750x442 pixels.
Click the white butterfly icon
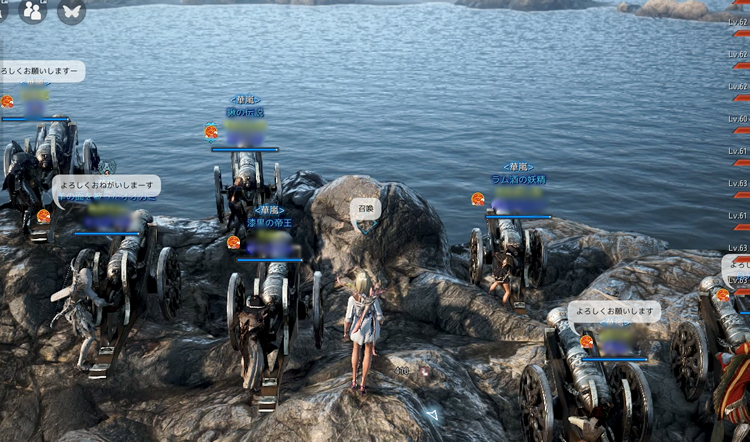pos(71,11)
